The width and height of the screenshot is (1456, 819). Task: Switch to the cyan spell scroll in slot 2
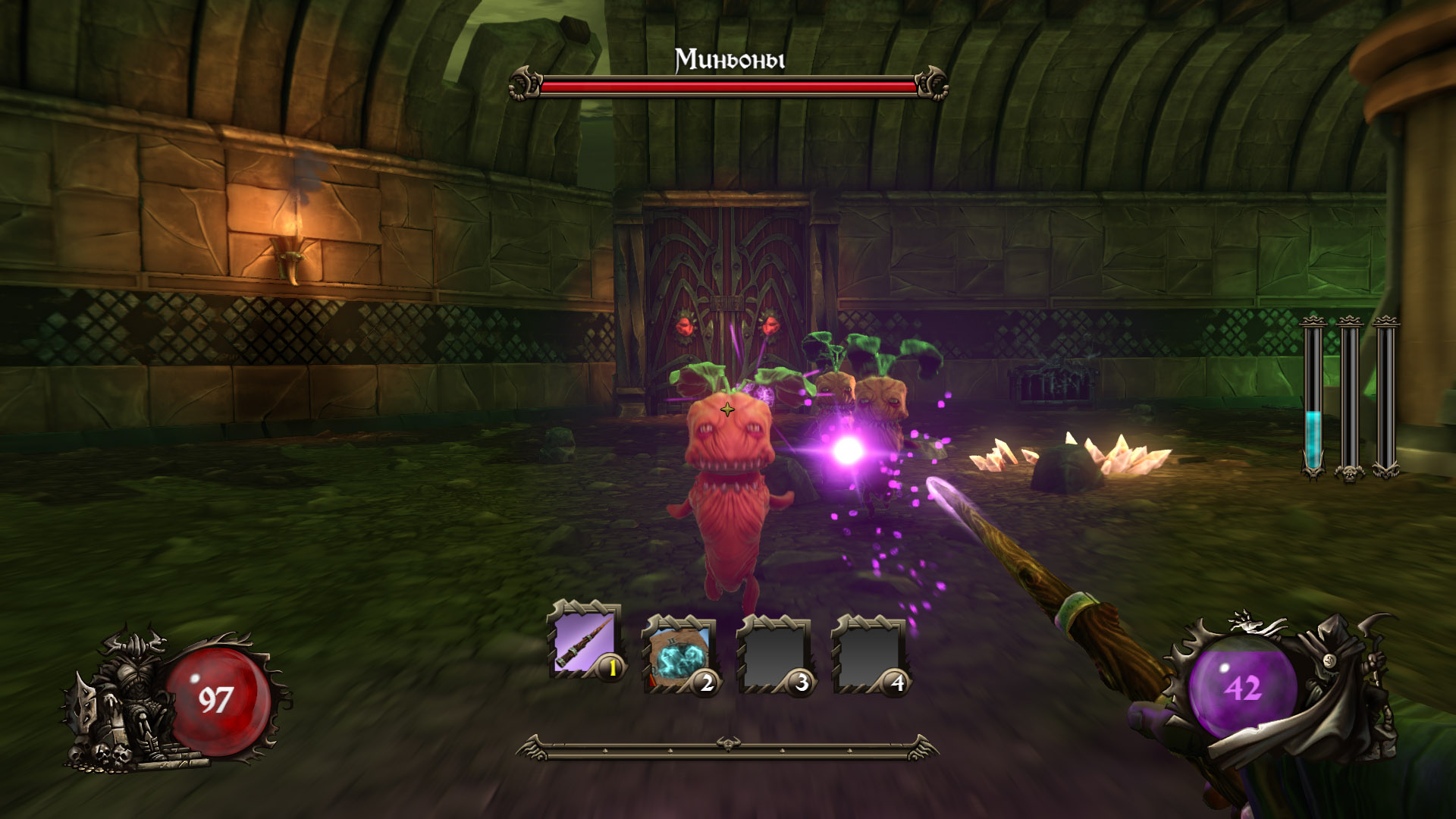(x=679, y=652)
